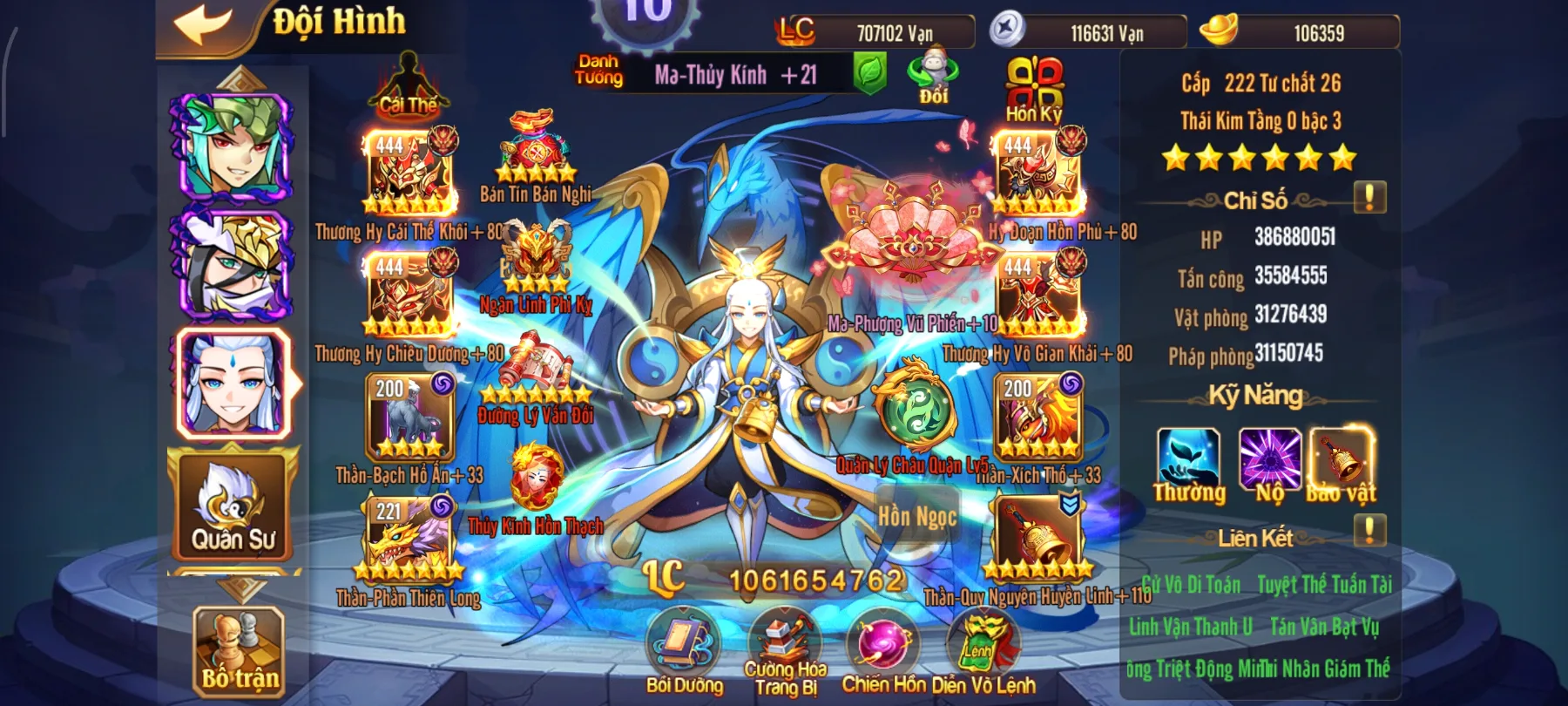View the Bảo vật bell skill
Image resolution: width=1568 pixels, height=706 pixels.
tap(1342, 459)
